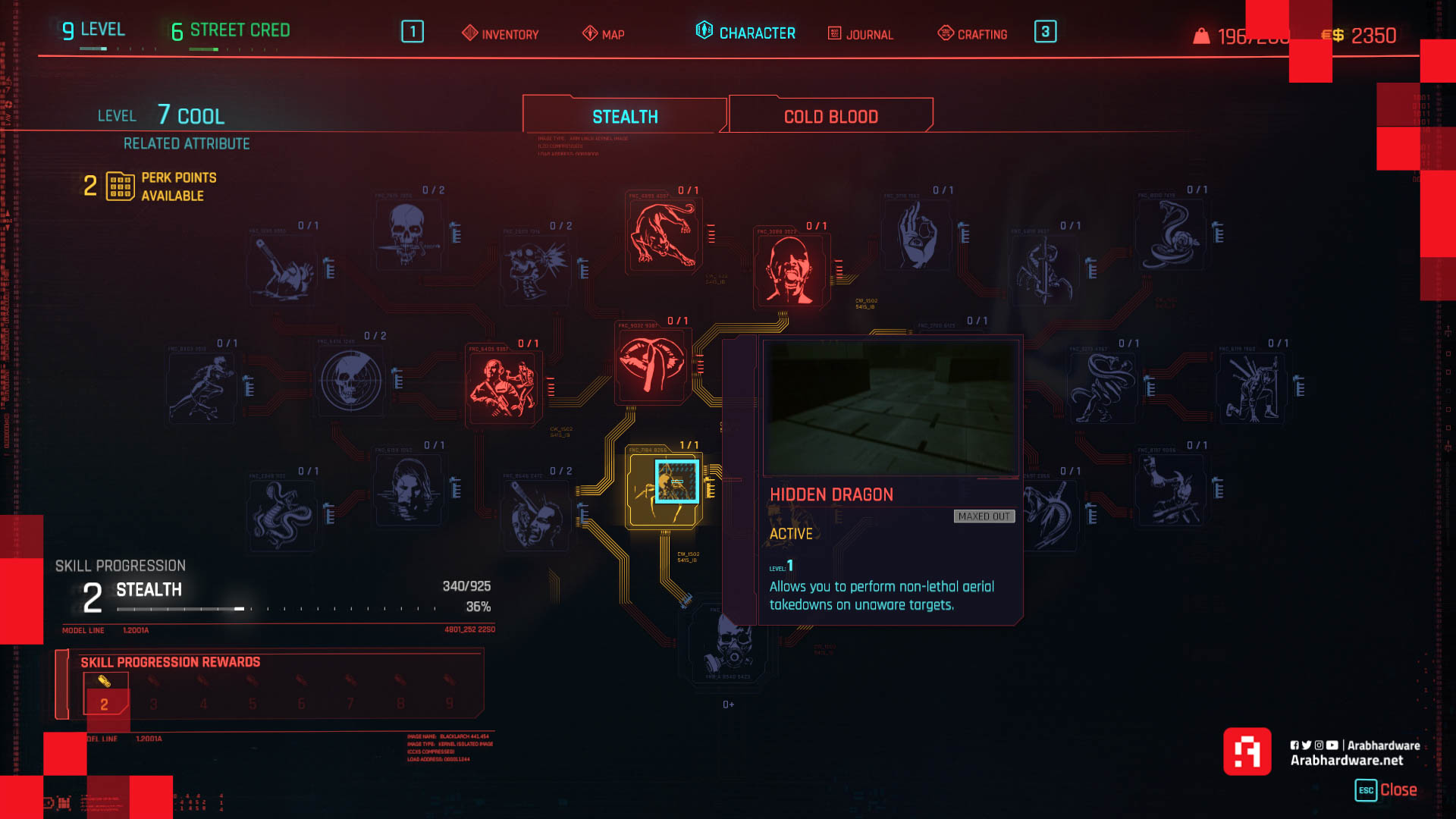Choose the hand gesture perk
1456x819 pixels.
[918, 235]
